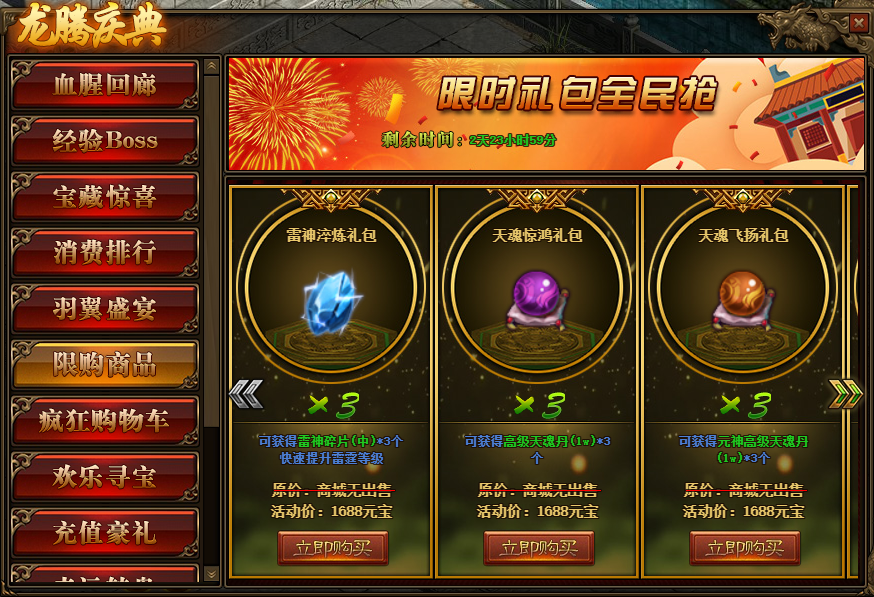Click 立即购买 under 天魂惊鸿礼包

(538, 548)
